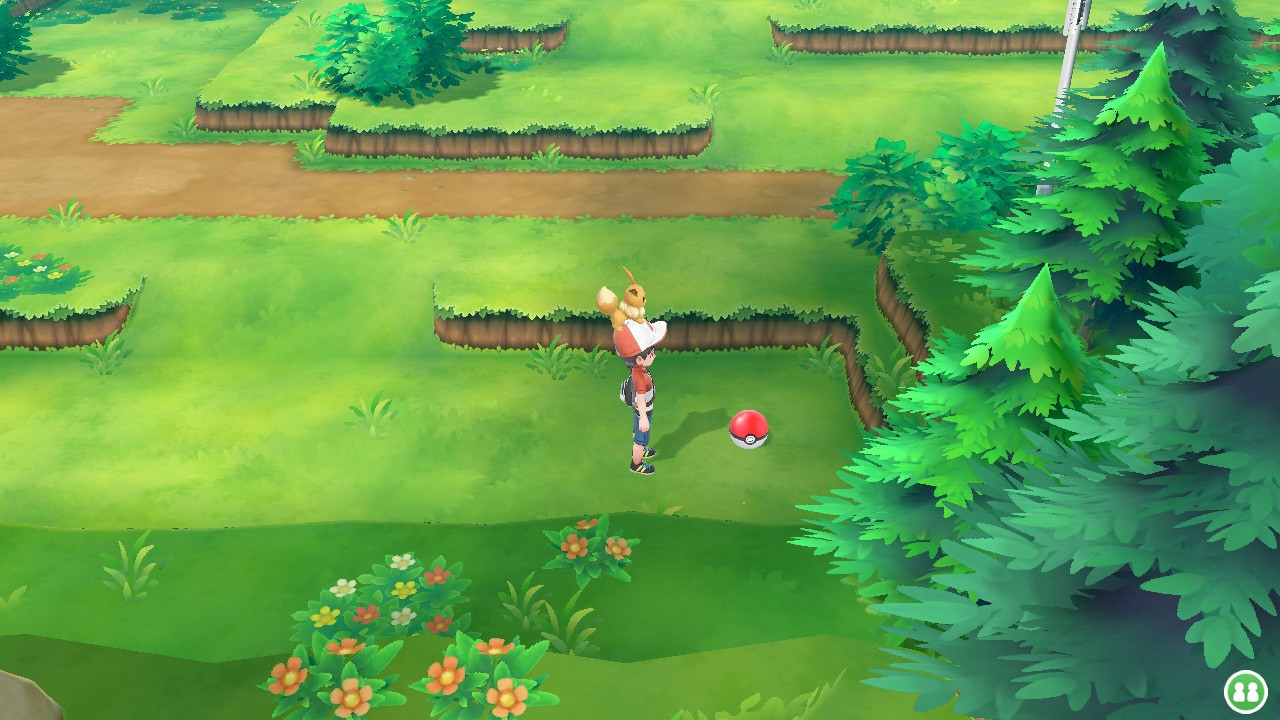This screenshot has height=720, width=1280.
Task: Tap the green two-player support icon
Action: 1245,691
